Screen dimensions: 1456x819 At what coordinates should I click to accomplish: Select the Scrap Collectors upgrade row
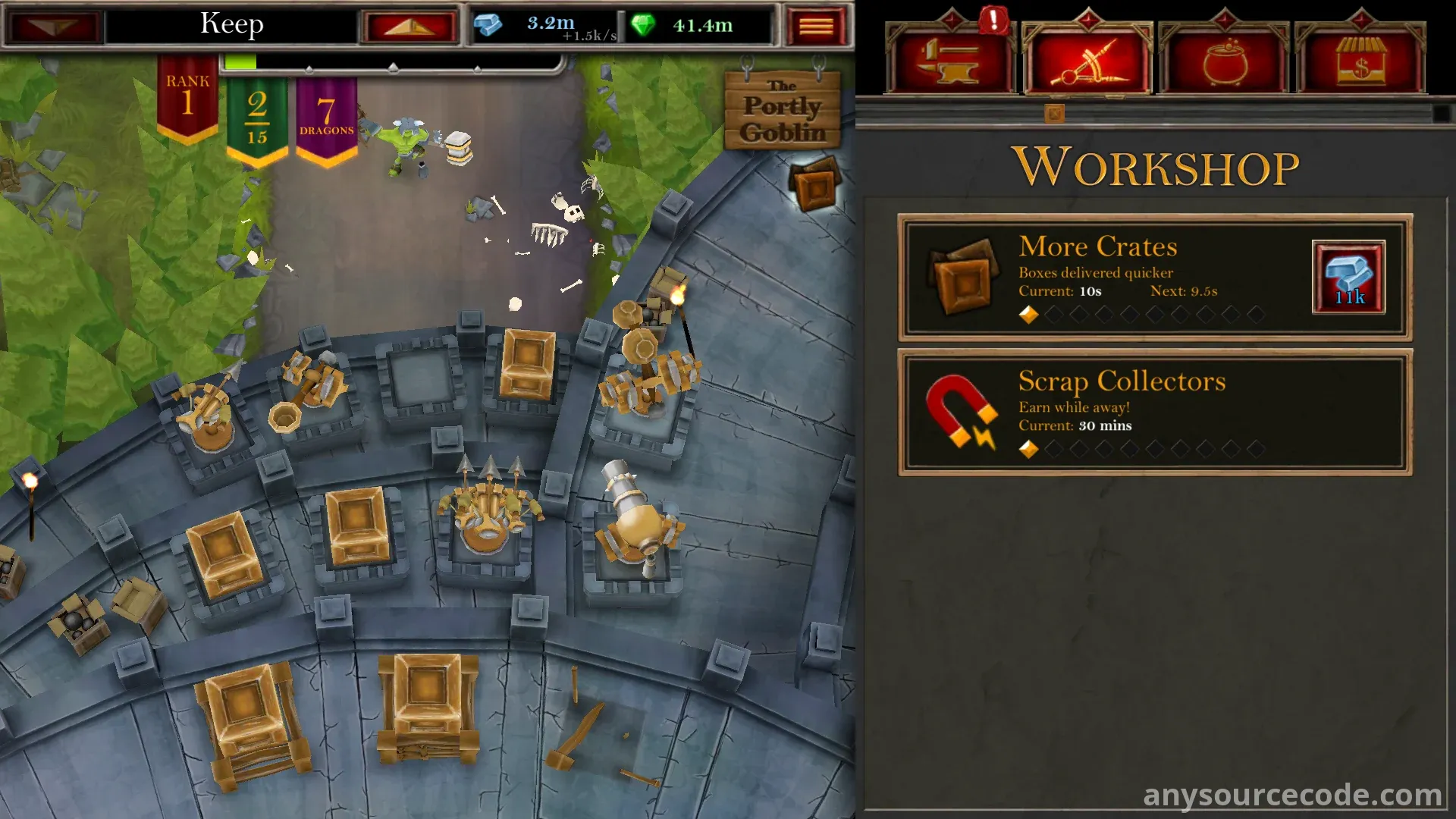coord(1154,413)
